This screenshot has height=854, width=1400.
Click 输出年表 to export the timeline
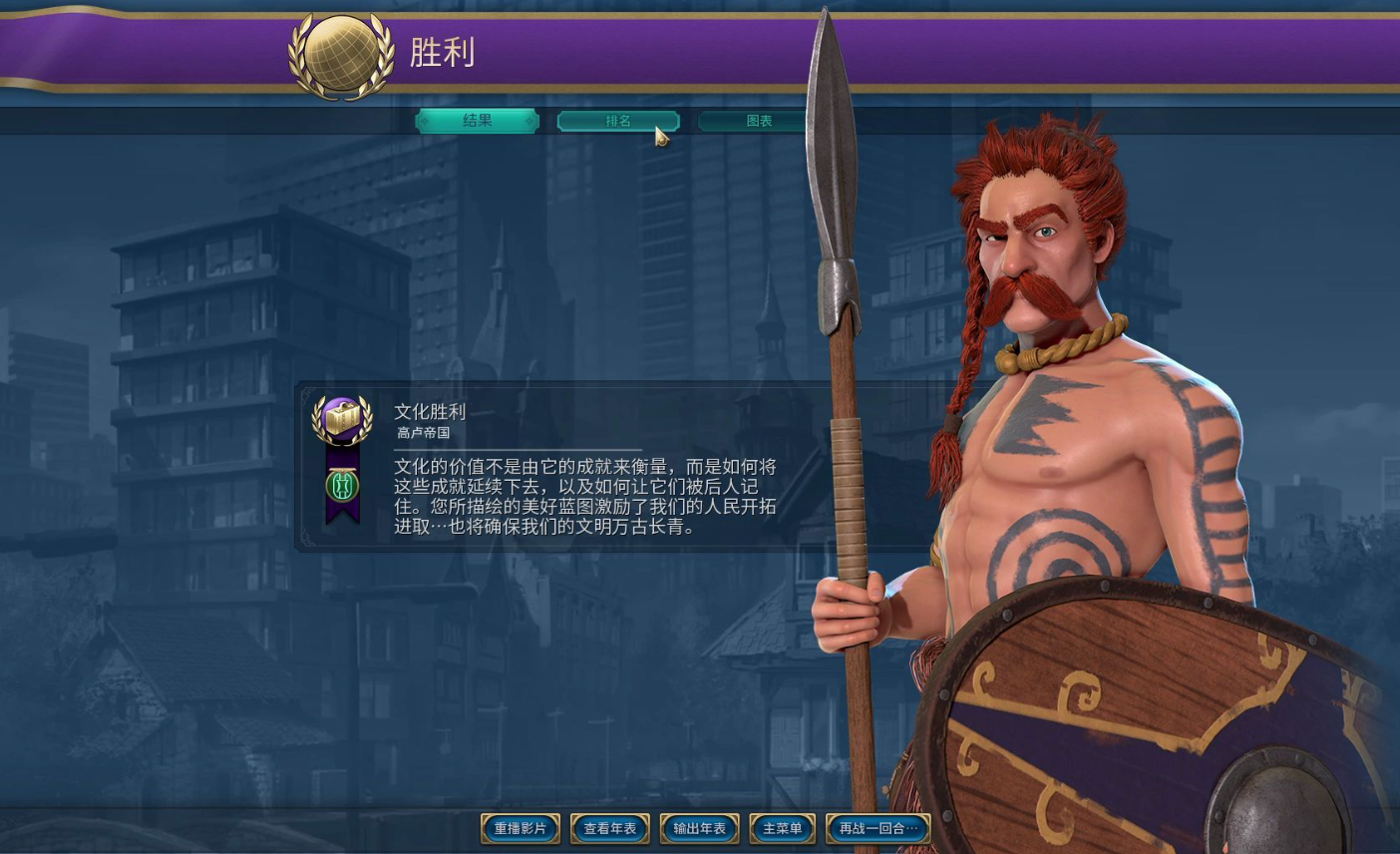(699, 828)
